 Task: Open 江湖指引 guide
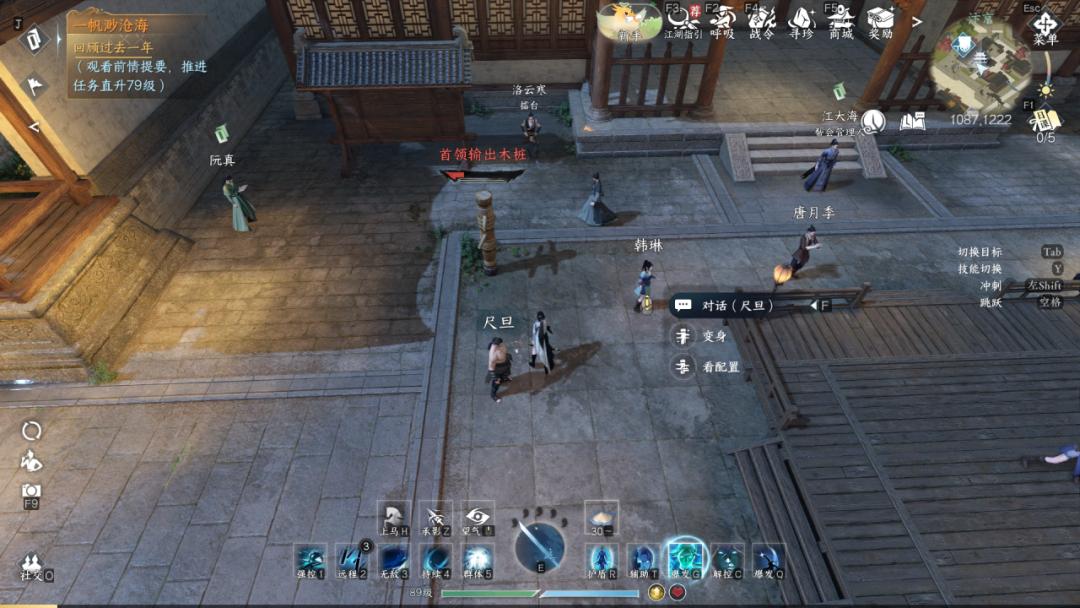(683, 20)
